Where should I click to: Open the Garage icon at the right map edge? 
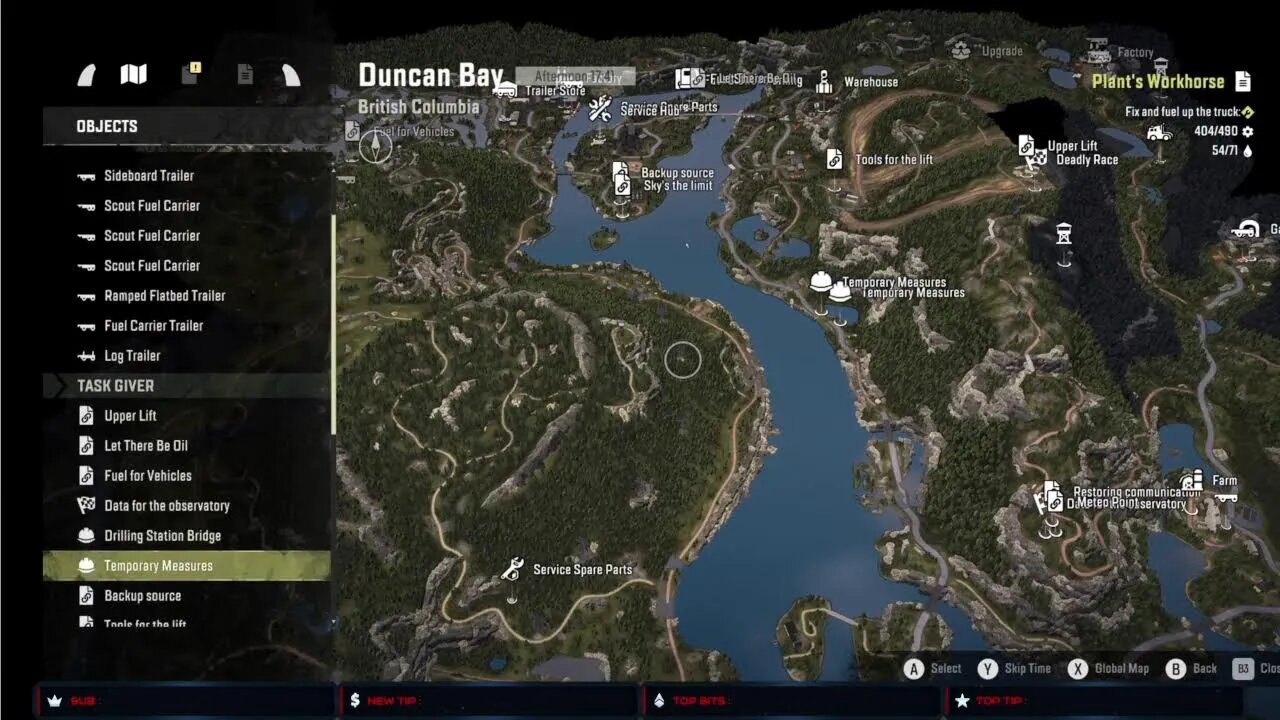(x=1247, y=228)
